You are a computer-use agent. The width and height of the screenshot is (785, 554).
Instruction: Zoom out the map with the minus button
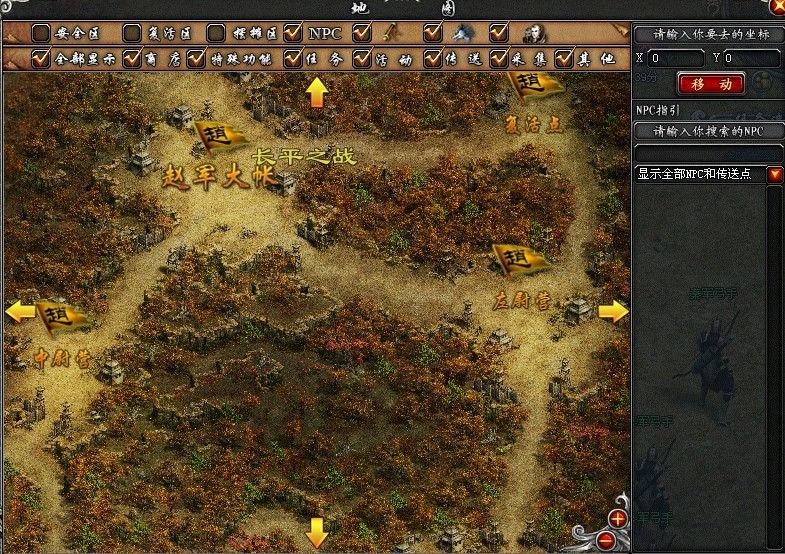pos(606,540)
